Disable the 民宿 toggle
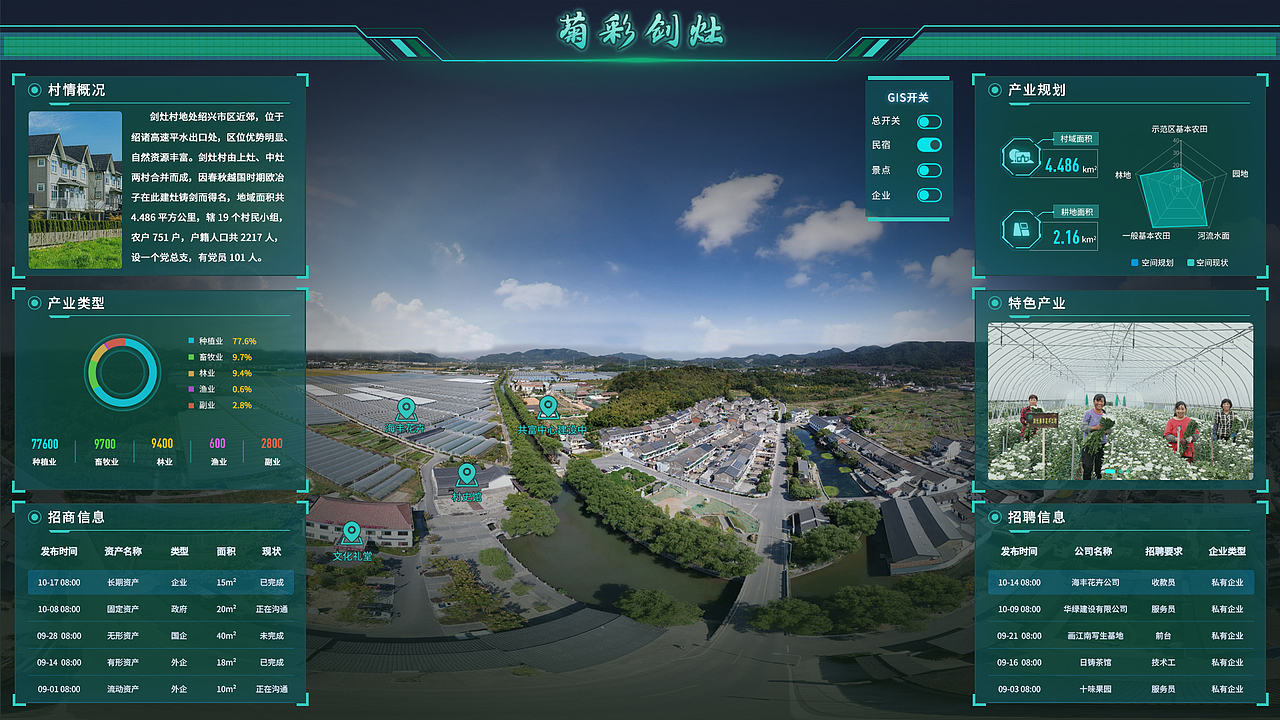This screenshot has width=1280, height=720. (x=930, y=144)
